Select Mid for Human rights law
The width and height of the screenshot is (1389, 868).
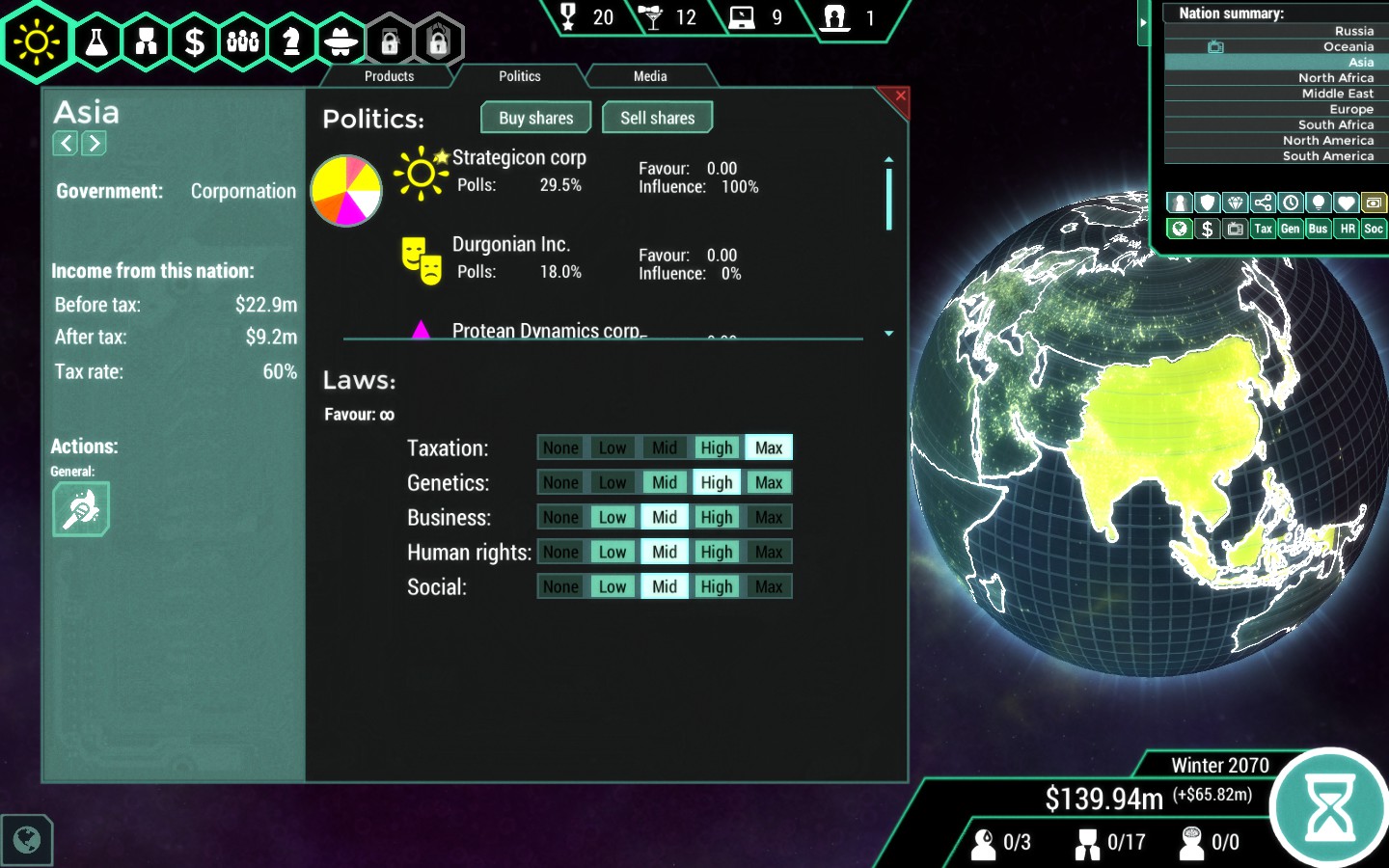(664, 552)
